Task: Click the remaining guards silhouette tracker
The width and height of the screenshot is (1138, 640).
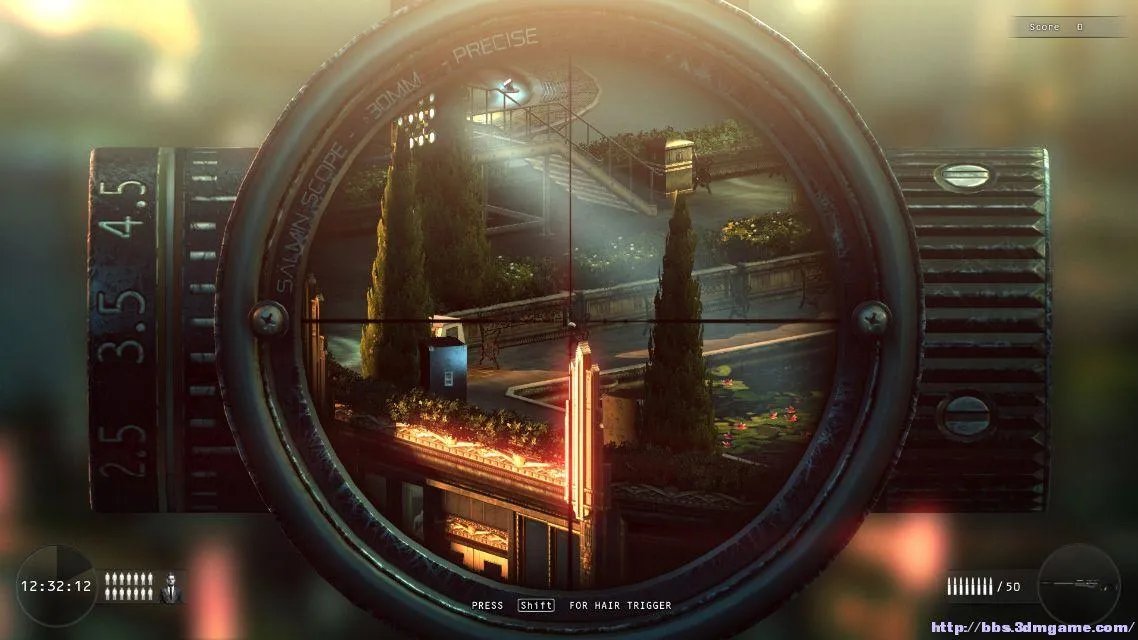Action: coord(129,586)
